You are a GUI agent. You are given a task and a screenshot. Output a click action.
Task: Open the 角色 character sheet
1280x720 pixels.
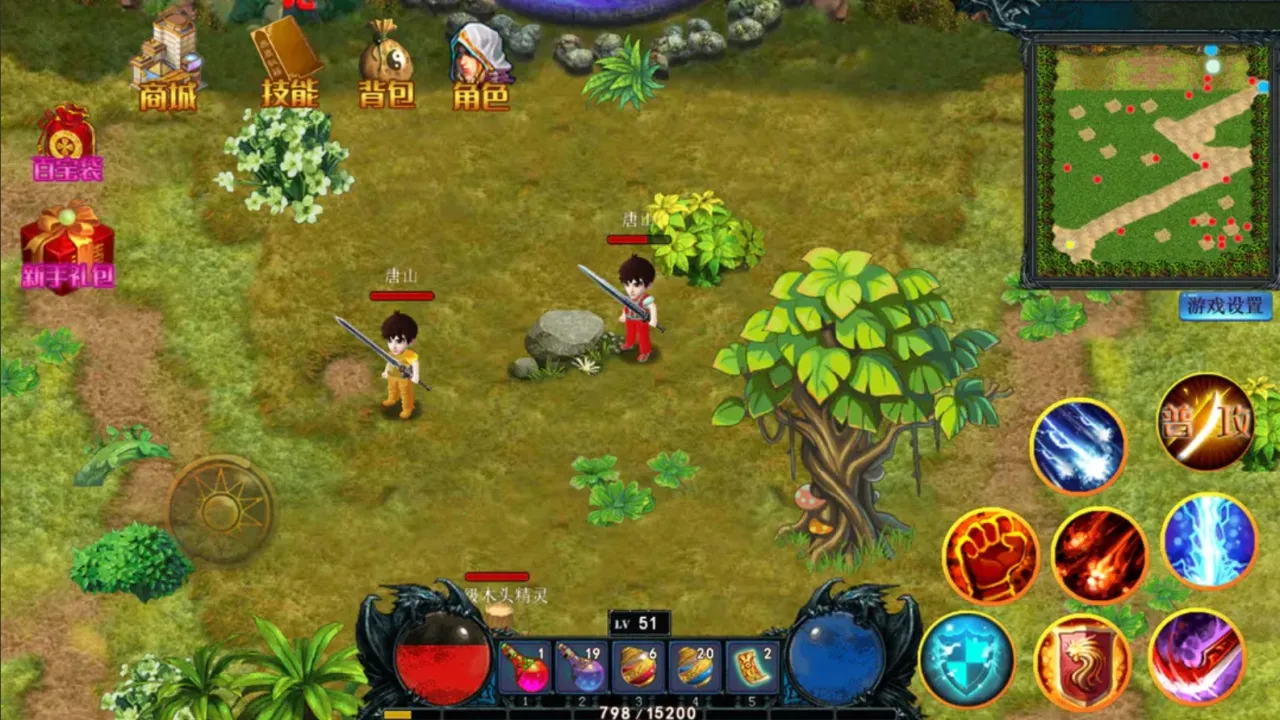(x=480, y=62)
